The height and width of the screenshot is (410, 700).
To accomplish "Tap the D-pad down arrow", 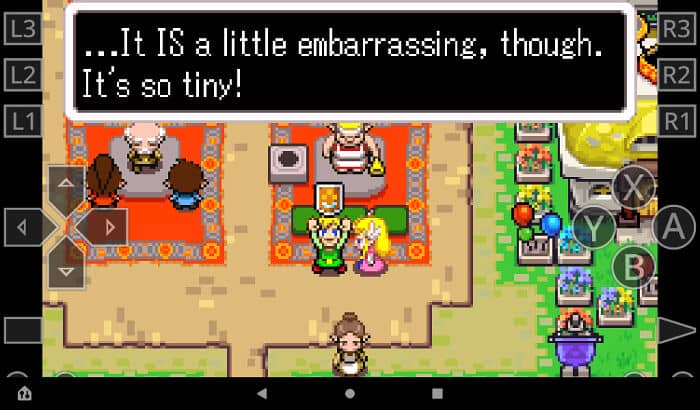I will click(66, 268).
